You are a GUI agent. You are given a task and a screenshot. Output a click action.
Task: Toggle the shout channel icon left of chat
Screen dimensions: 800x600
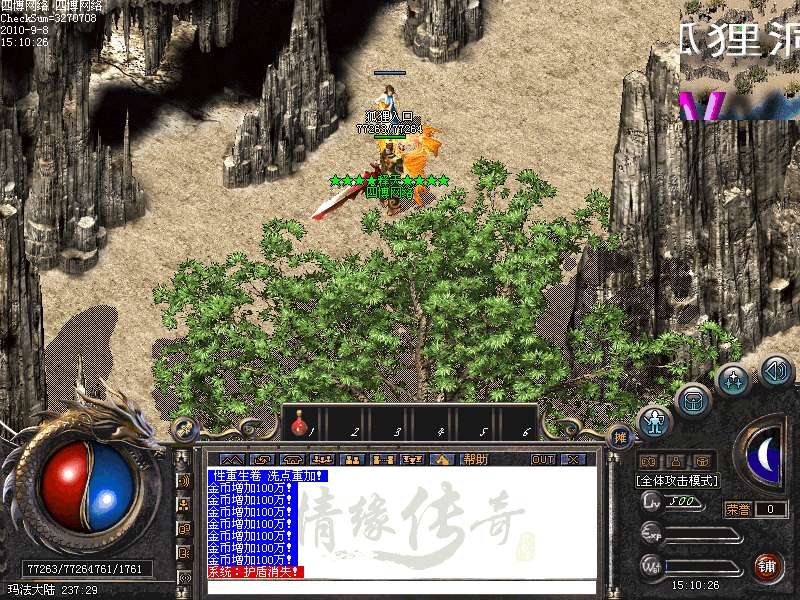[x=184, y=481]
